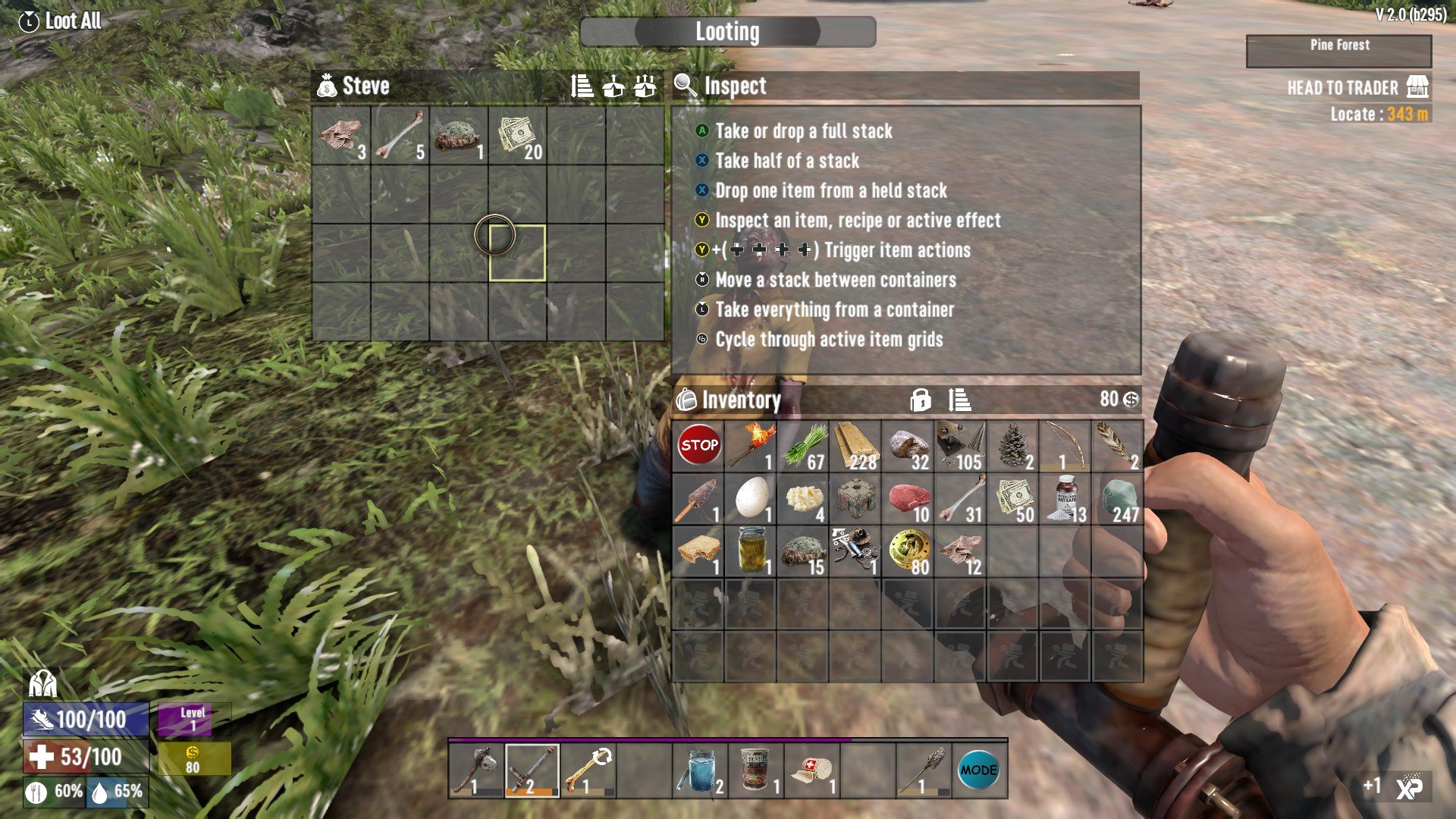The height and width of the screenshot is (819, 1456).
Task: Toggle the inventory lock icon
Action: tap(921, 400)
